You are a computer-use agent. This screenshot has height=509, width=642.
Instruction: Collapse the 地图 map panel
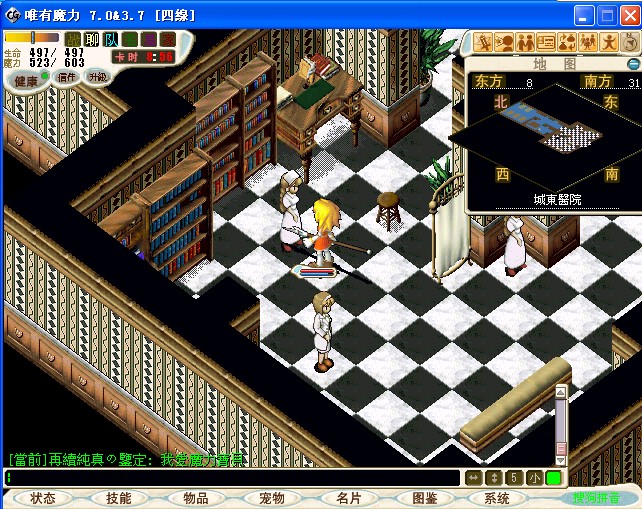[x=632, y=64]
